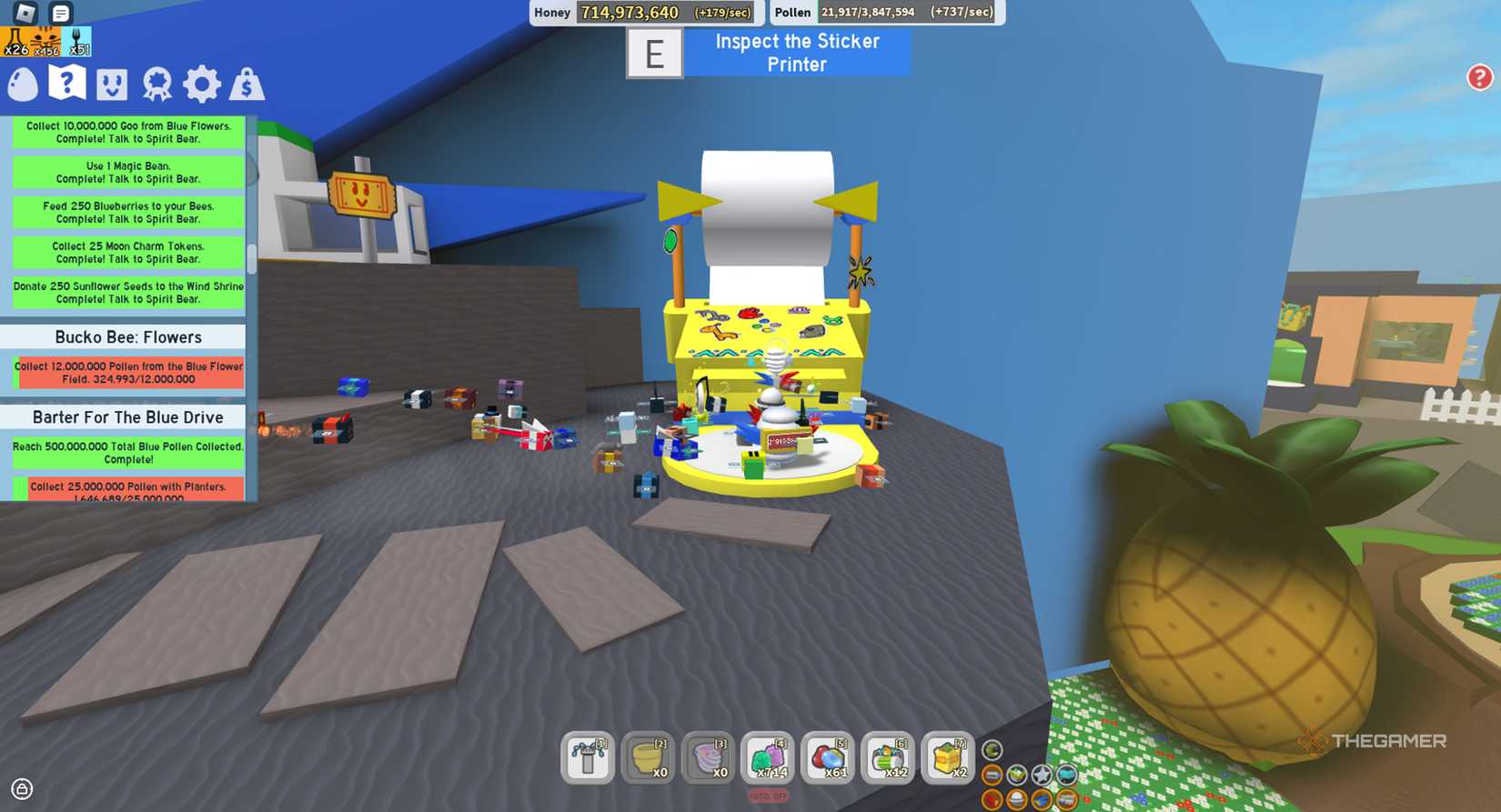
Task: Open the settings gear
Action: (x=200, y=84)
